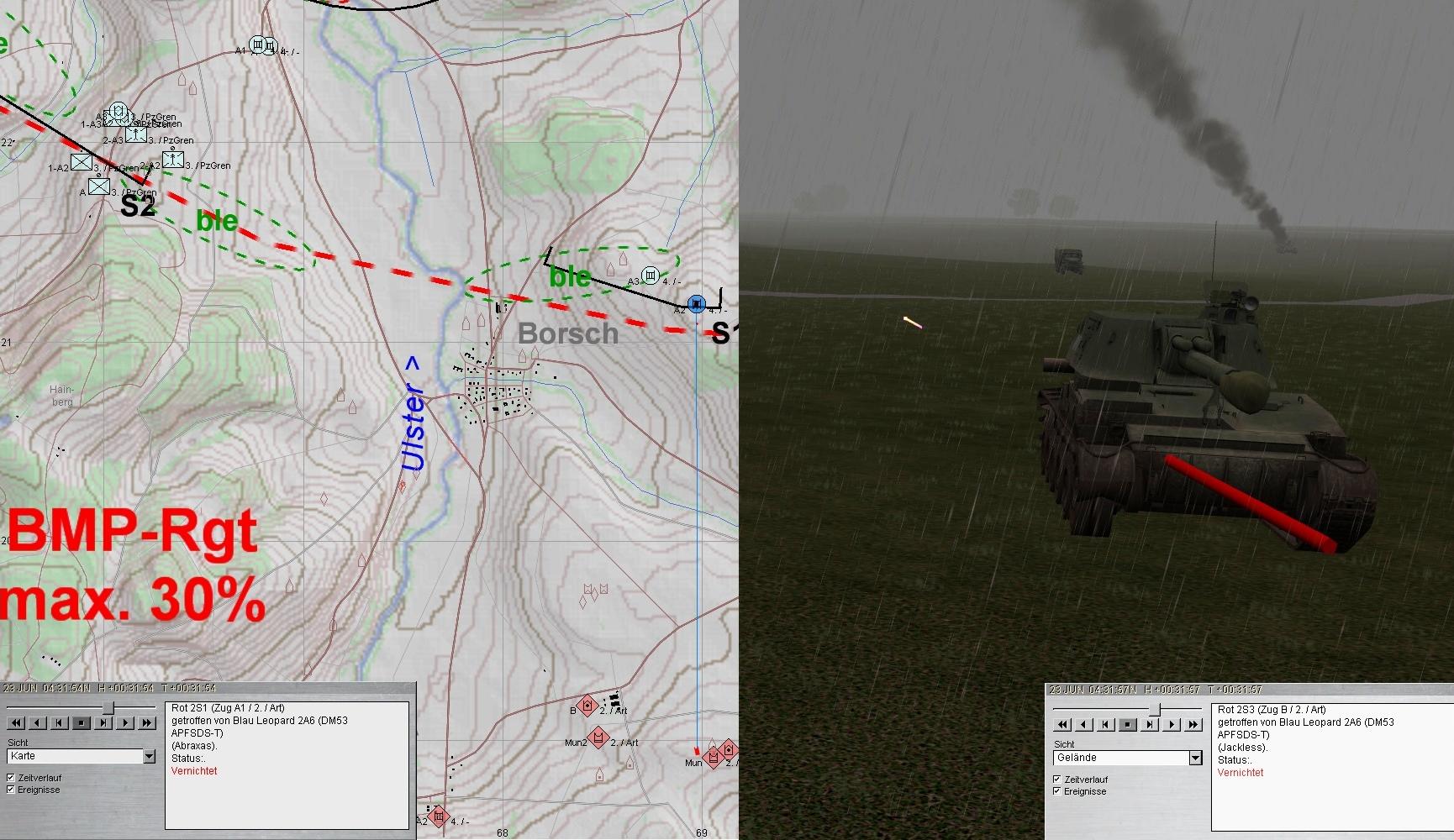
Task: Fast-forward the Karte panel replay
Action: [147, 722]
